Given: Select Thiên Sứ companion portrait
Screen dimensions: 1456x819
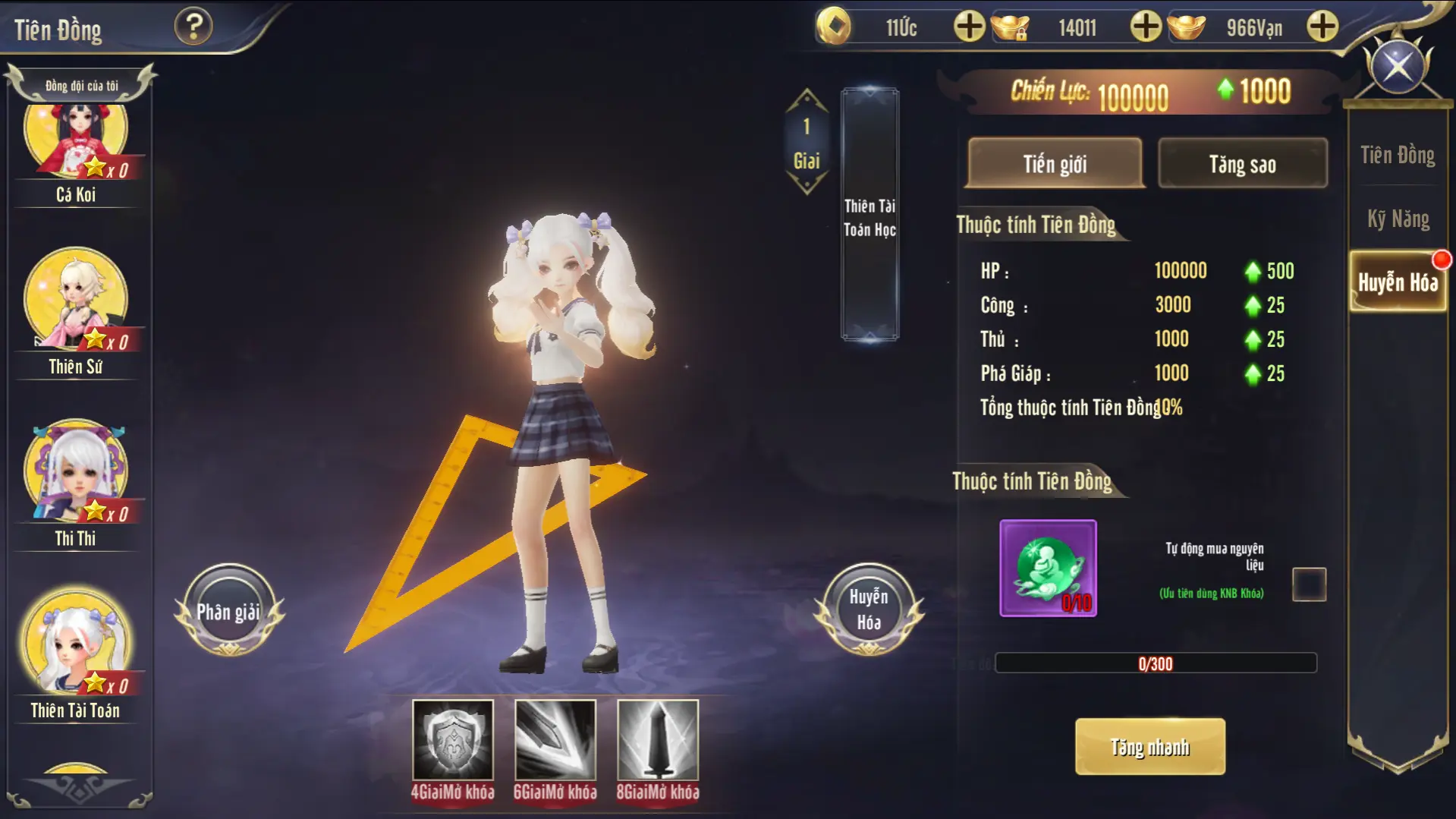Looking at the screenshot, I should tap(76, 300).
